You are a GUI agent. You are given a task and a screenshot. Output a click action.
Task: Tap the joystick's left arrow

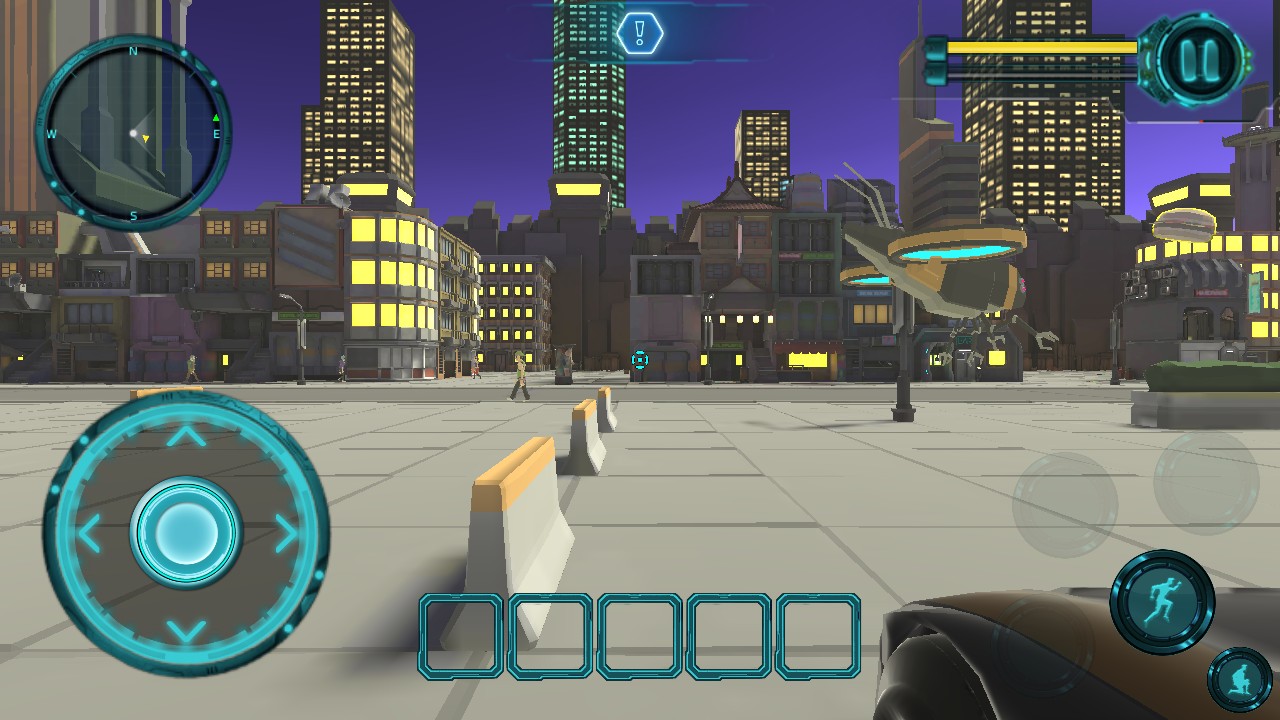(x=89, y=533)
